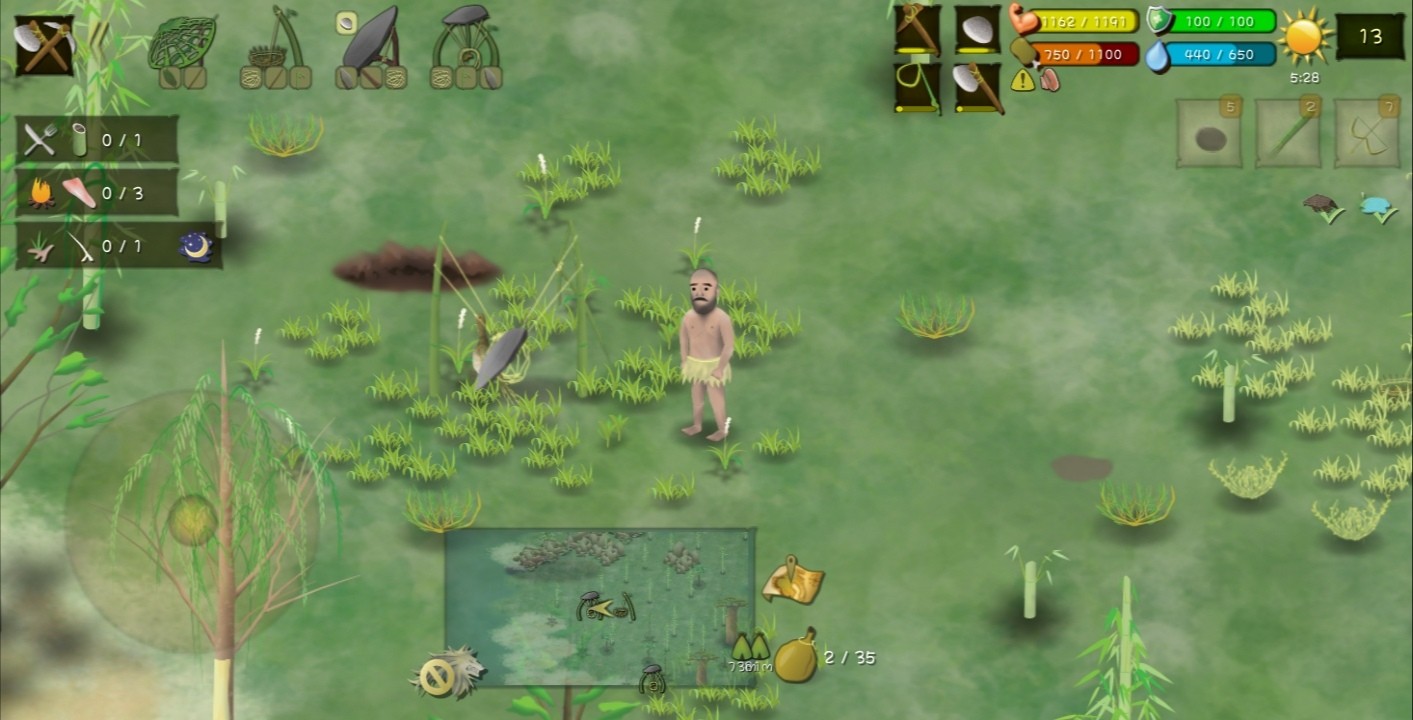Pick the stone-topped bamboo arch recipe
This screenshot has width=1413, height=720.
point(466,48)
